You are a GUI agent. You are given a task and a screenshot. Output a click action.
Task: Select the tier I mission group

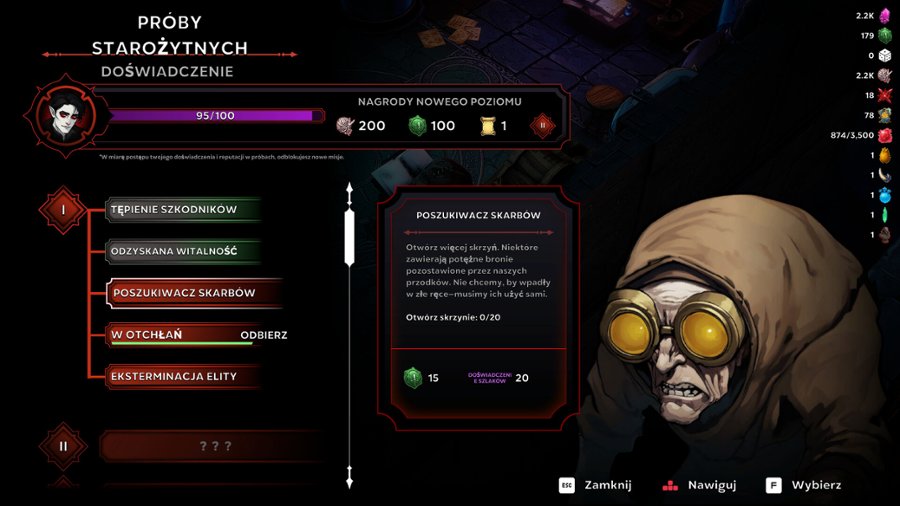click(64, 210)
